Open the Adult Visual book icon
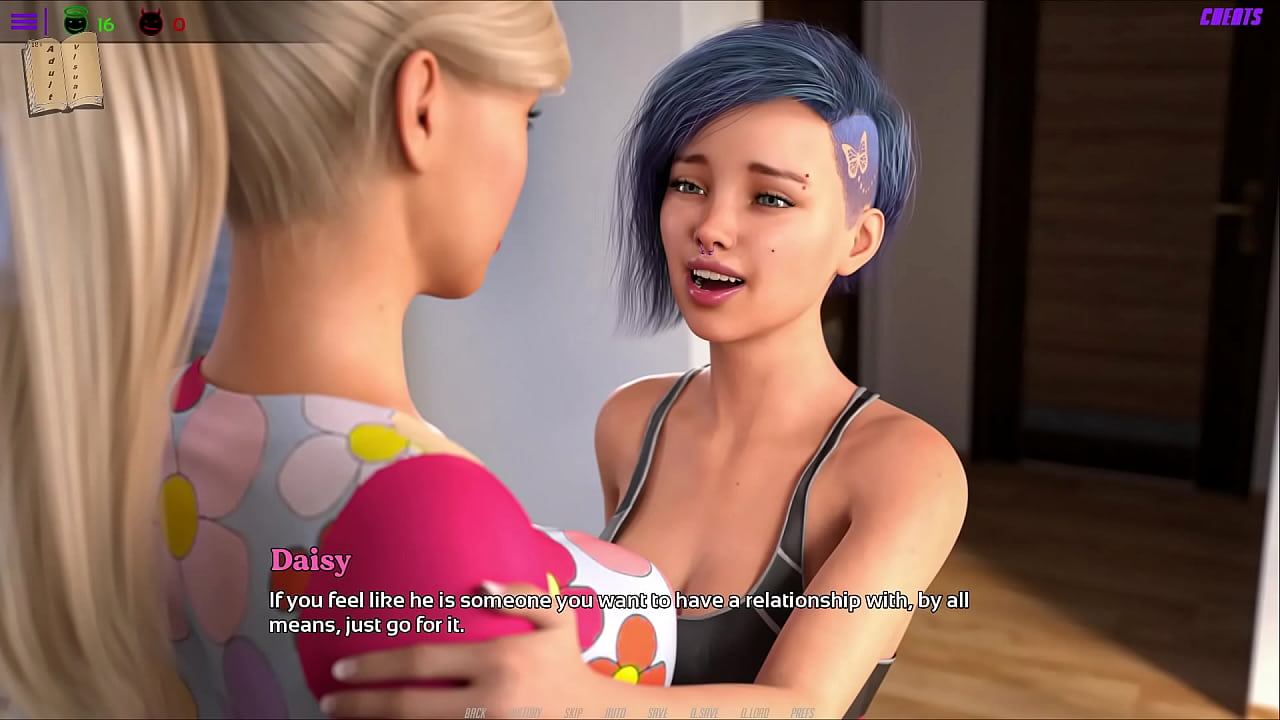This screenshot has height=720, width=1280. [x=63, y=75]
